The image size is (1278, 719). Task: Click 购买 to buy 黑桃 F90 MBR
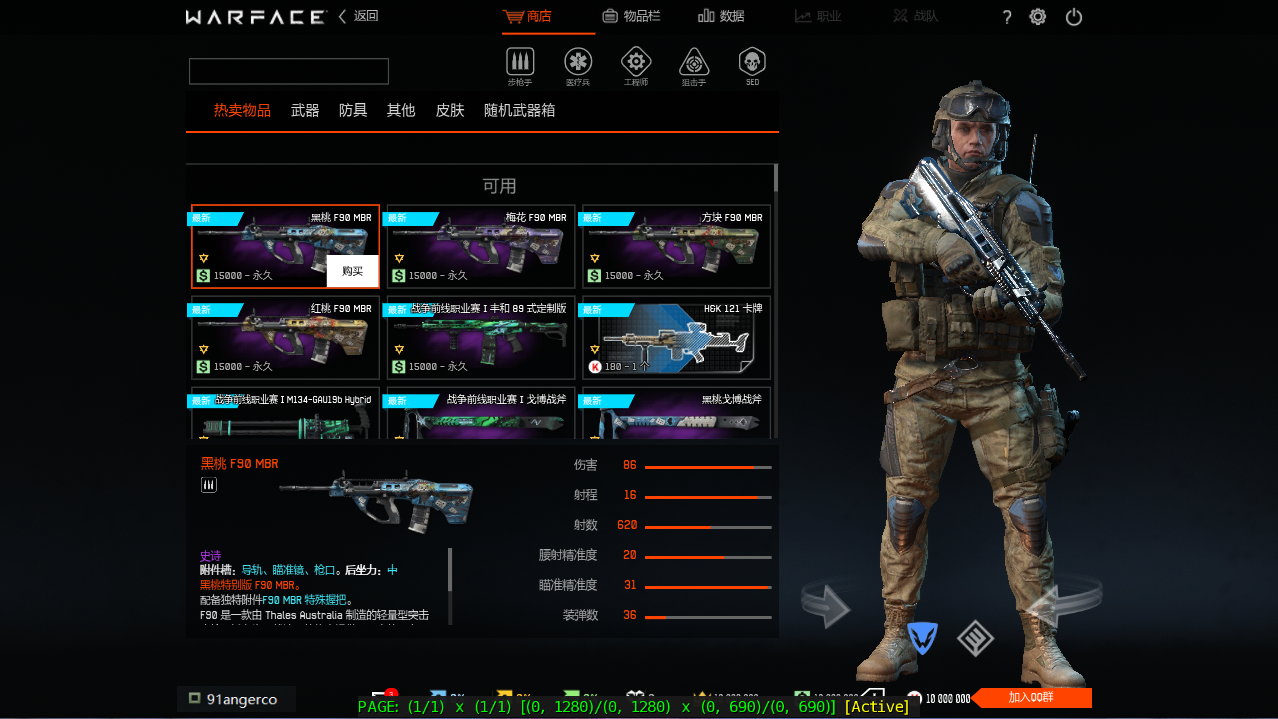pos(352,271)
